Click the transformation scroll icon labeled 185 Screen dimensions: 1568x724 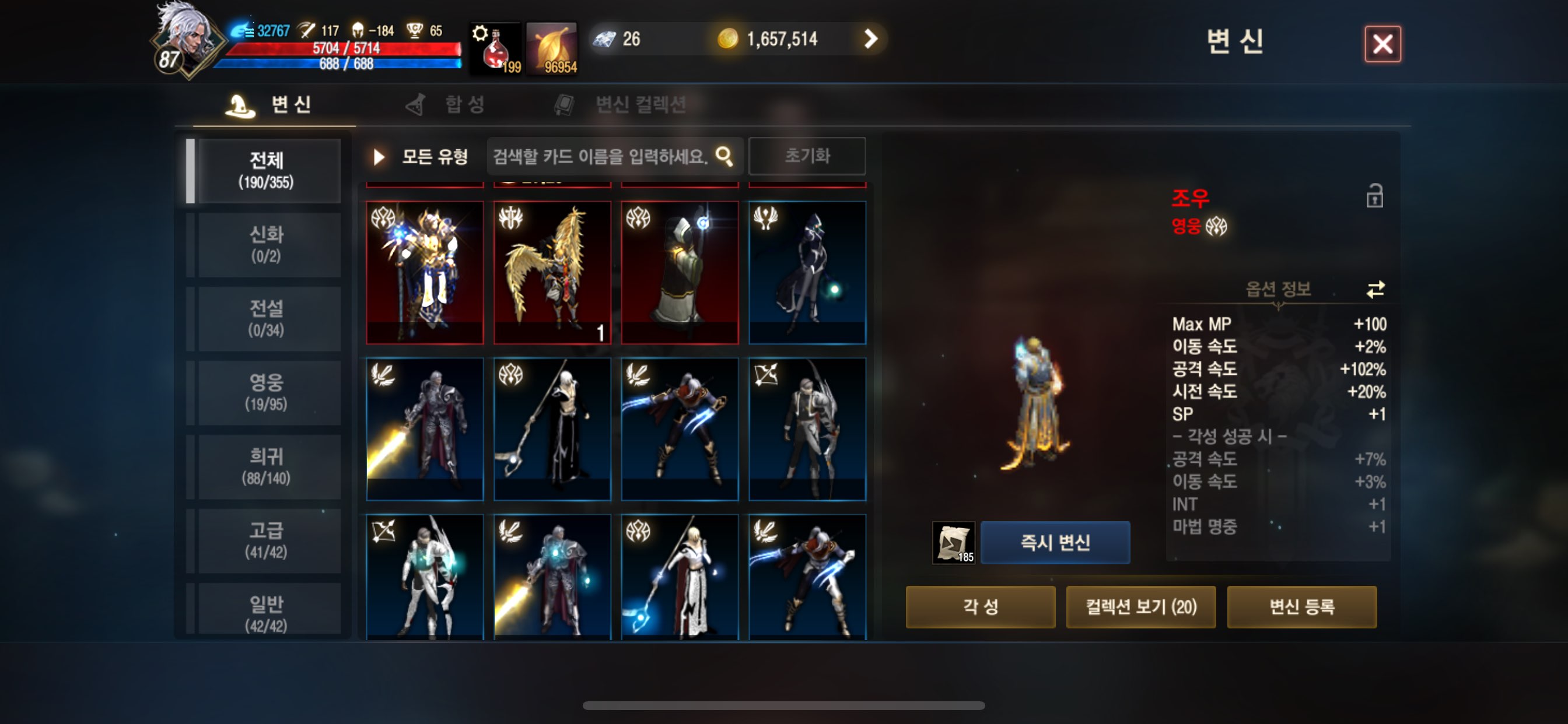[954, 543]
